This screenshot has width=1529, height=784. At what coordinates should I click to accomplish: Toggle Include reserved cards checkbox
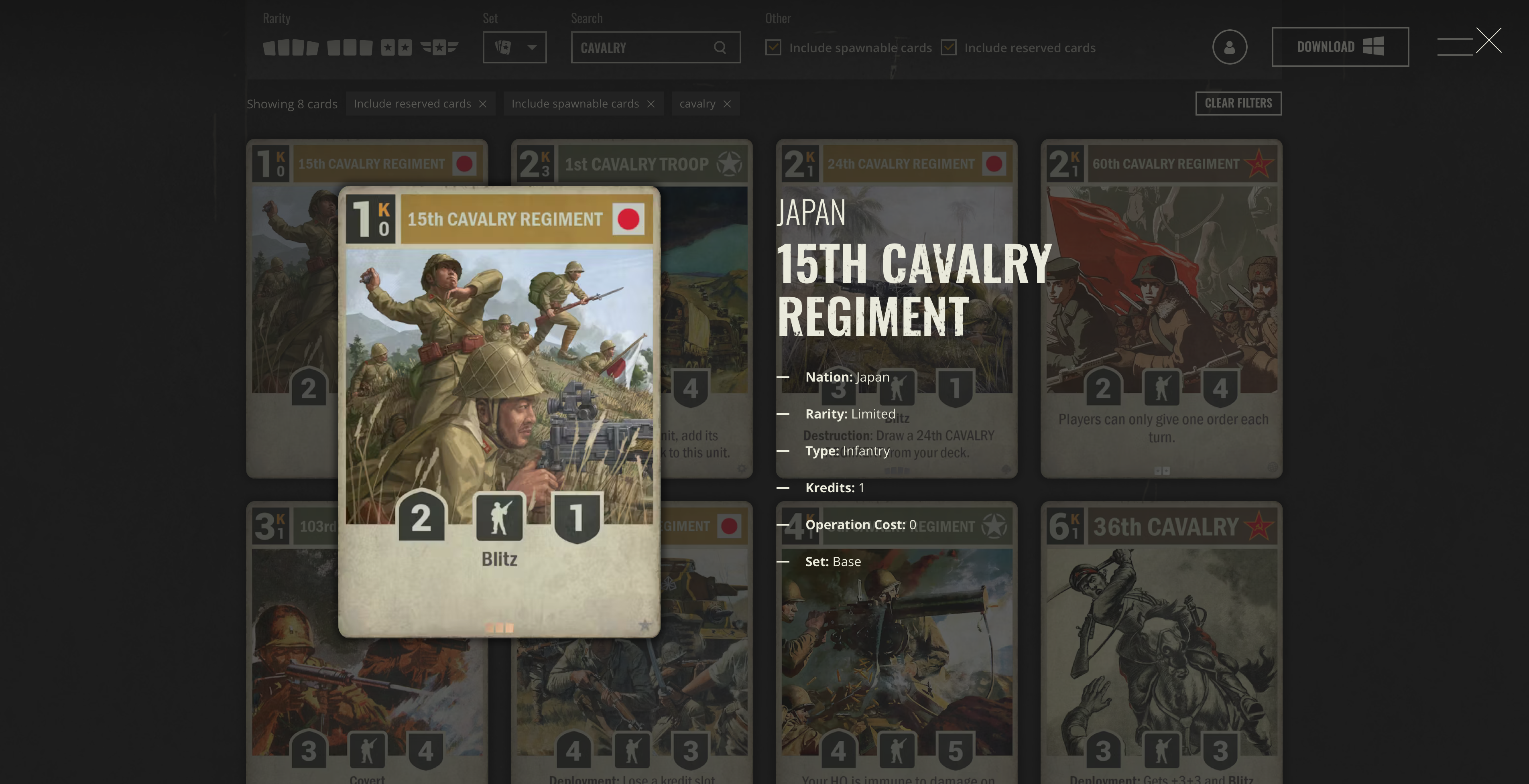949,47
